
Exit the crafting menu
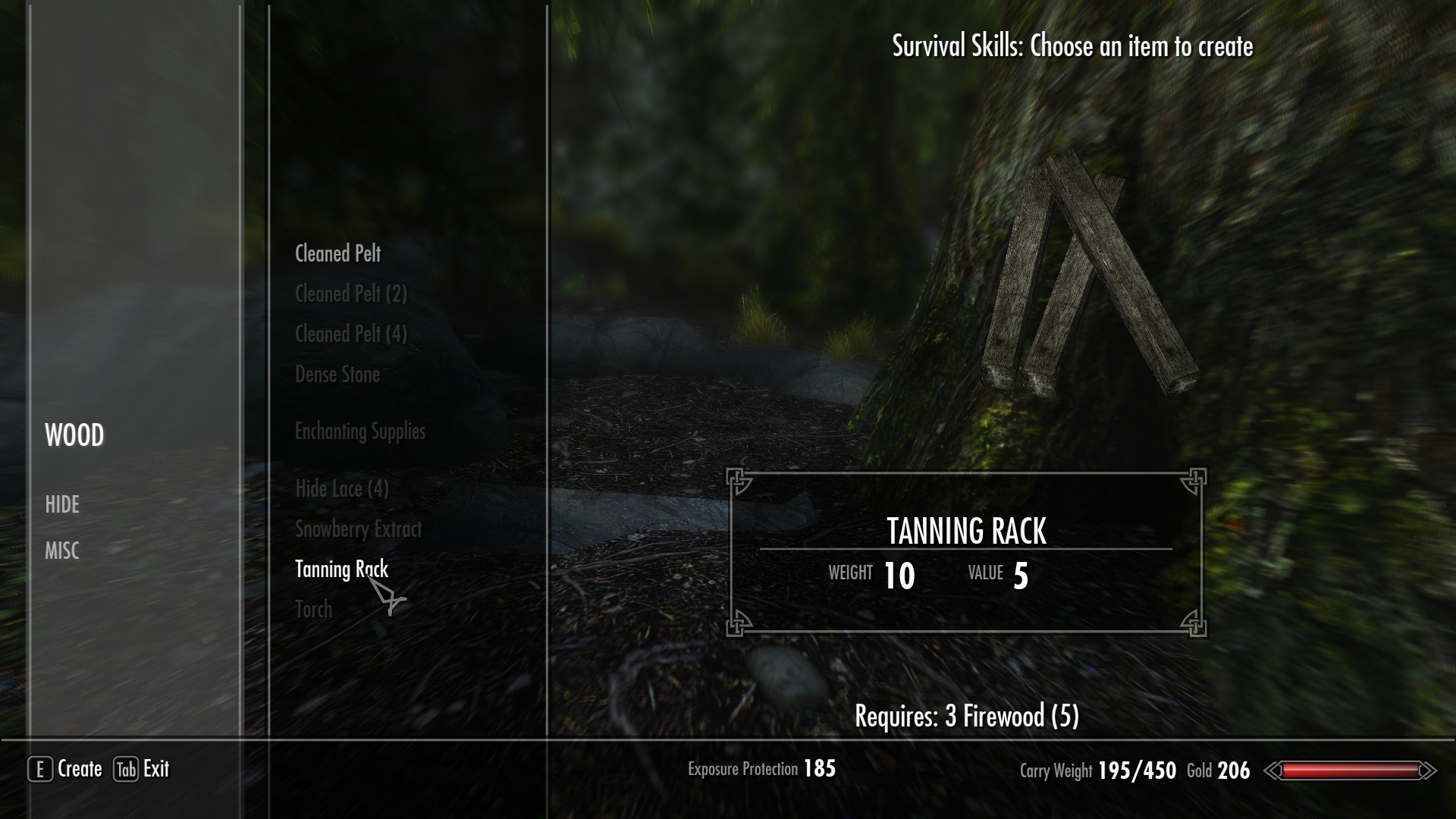142,769
